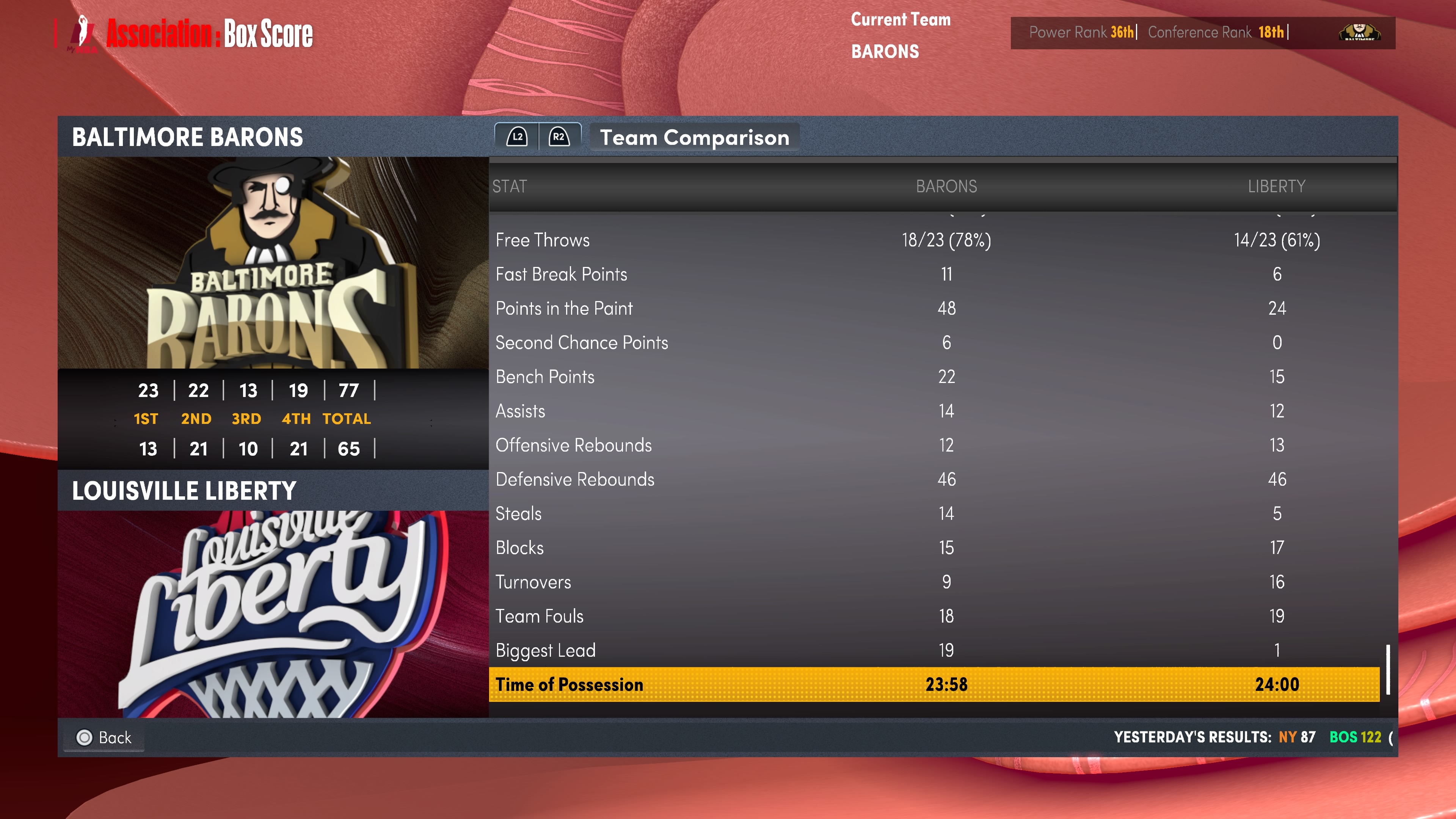Viewport: 1456px width, 819px height.
Task: Highlight the Steals stat row
Action: (x=934, y=514)
